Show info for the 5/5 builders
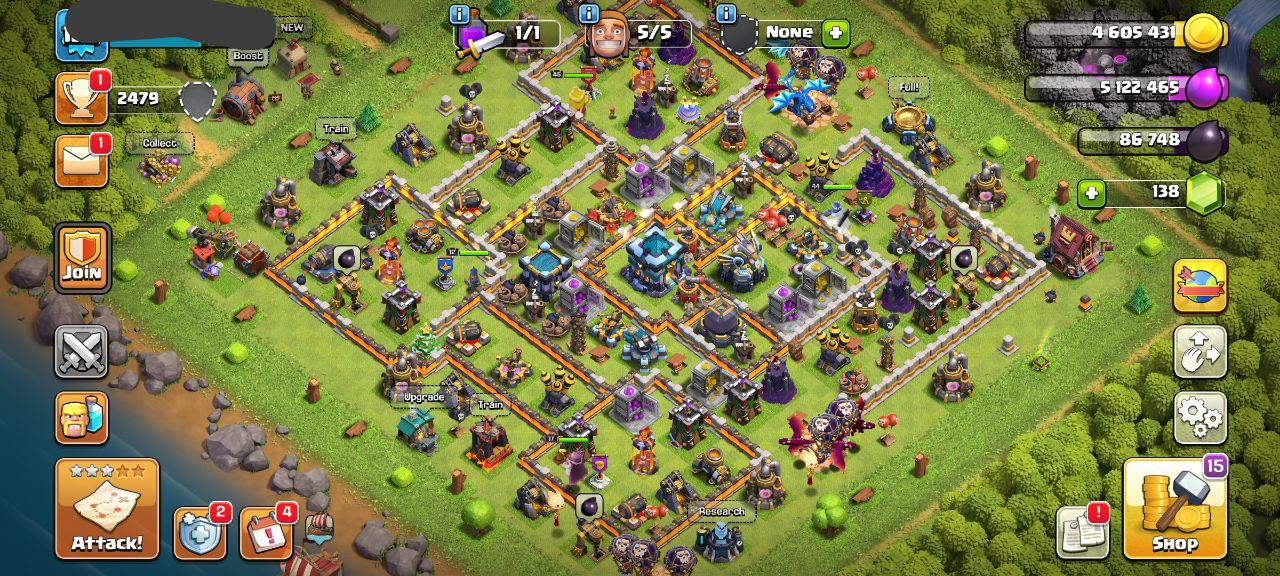This screenshot has height=576, width=1280. coord(589,14)
